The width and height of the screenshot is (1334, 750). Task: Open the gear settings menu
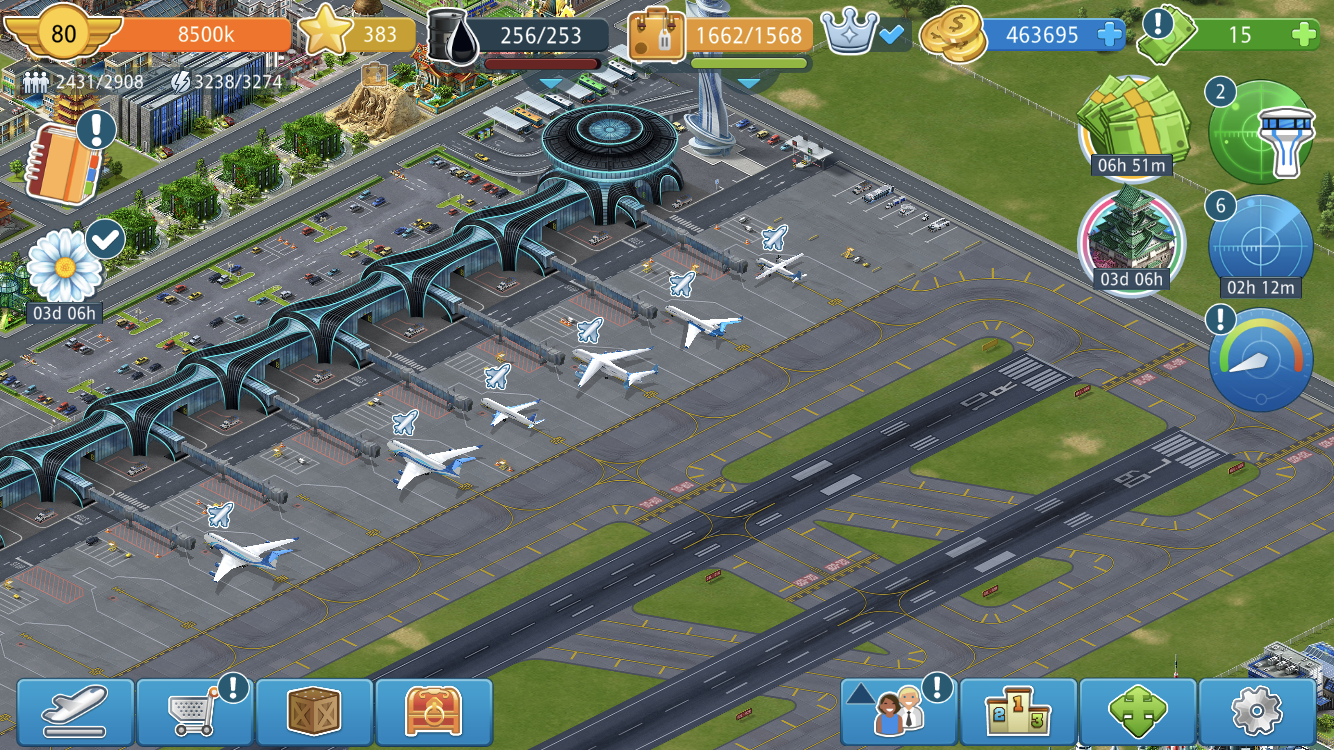[x=1257, y=712]
